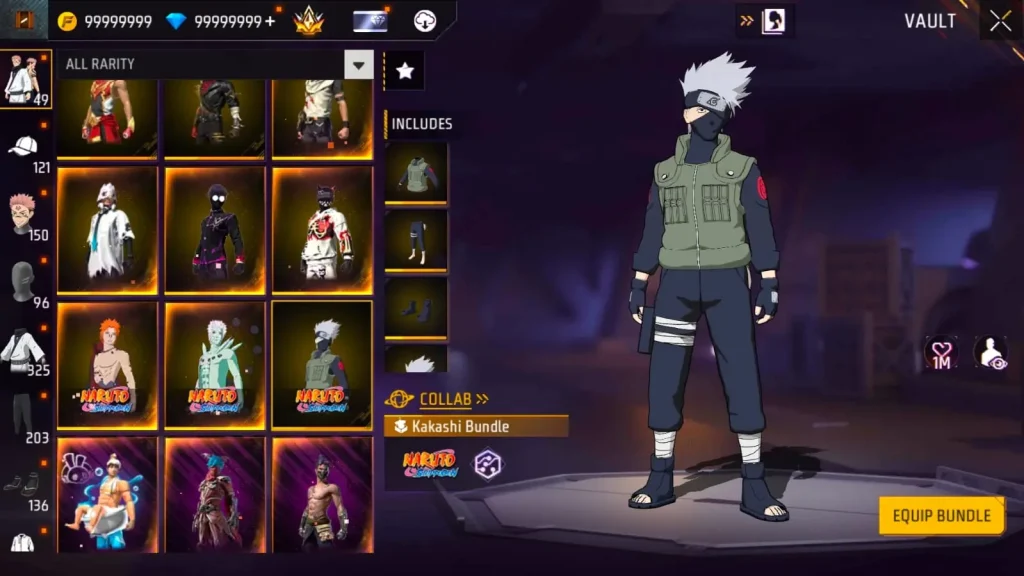Close the Vault screen

1000,21
